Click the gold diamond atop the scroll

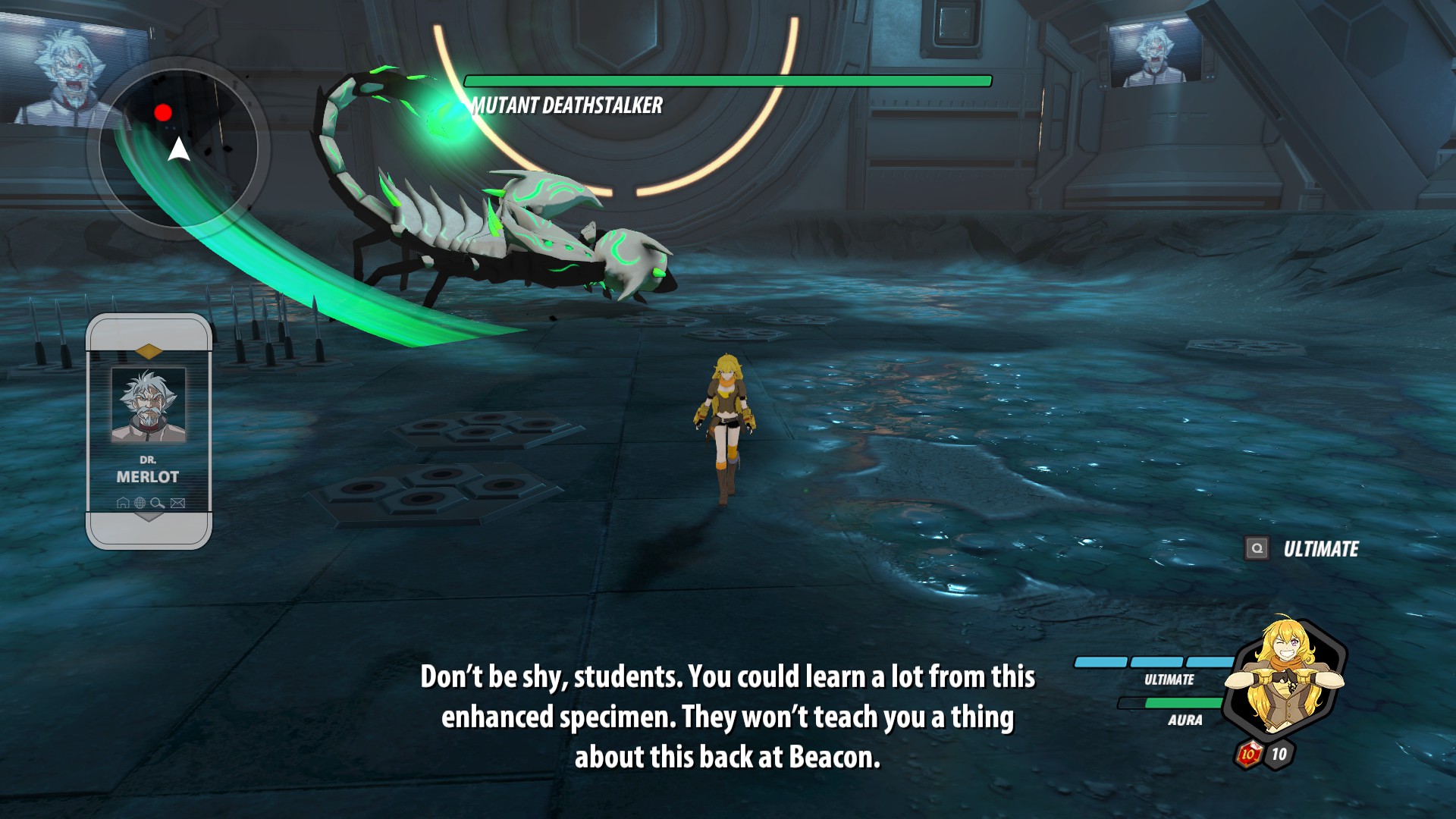click(x=149, y=351)
